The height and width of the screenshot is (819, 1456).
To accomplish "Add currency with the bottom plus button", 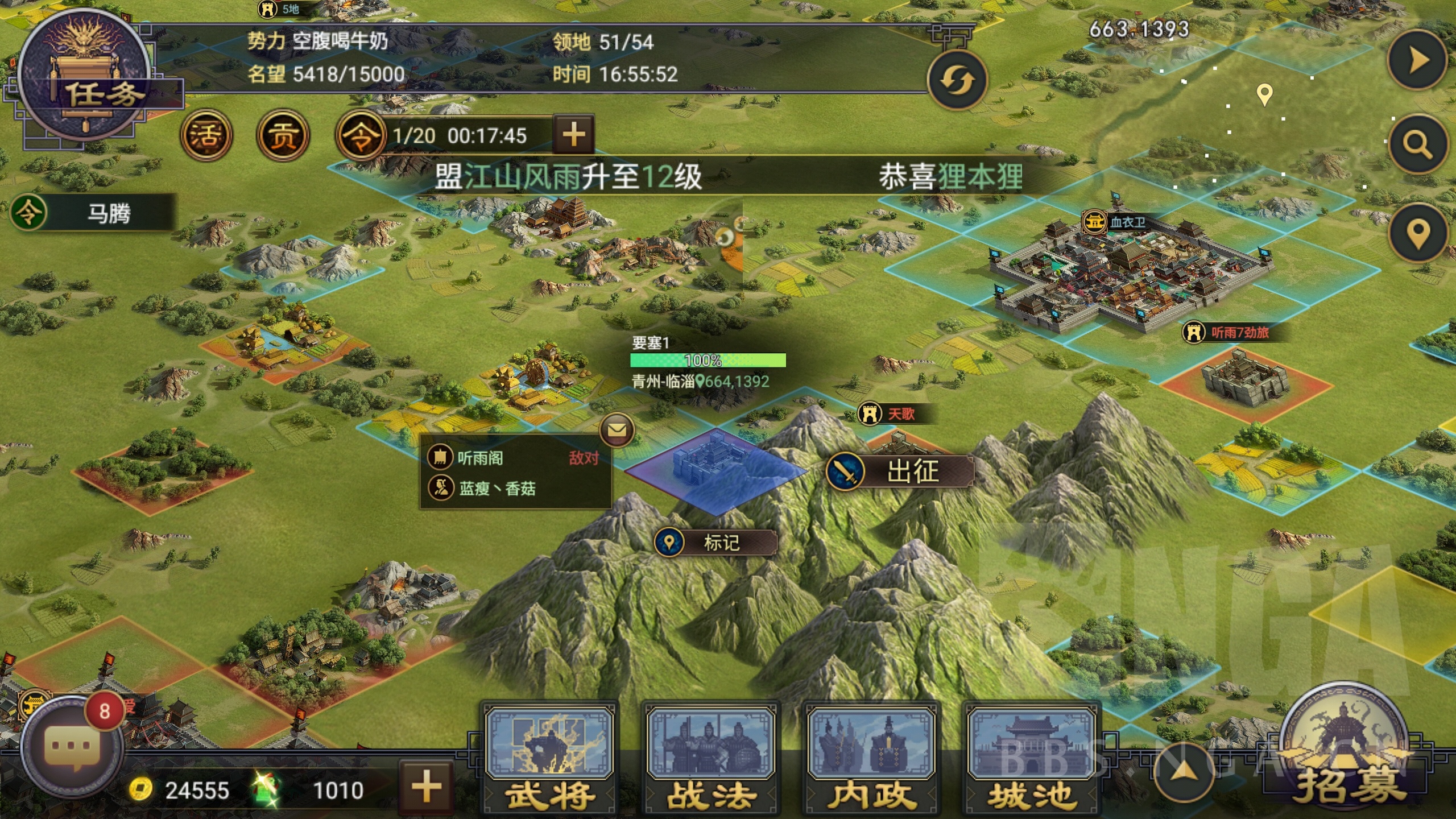I will 427,788.
